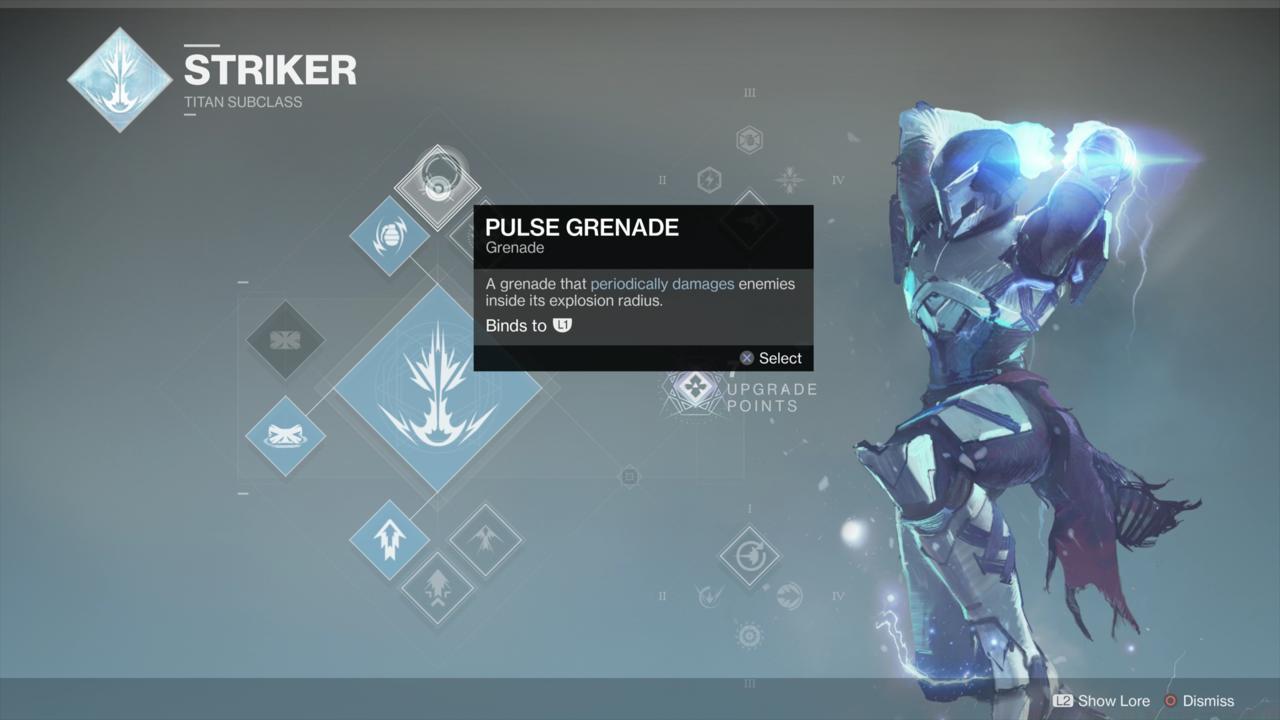Image resolution: width=1280 pixels, height=720 pixels.
Task: Click Dismiss in the bottom bar
Action: coord(1207,701)
